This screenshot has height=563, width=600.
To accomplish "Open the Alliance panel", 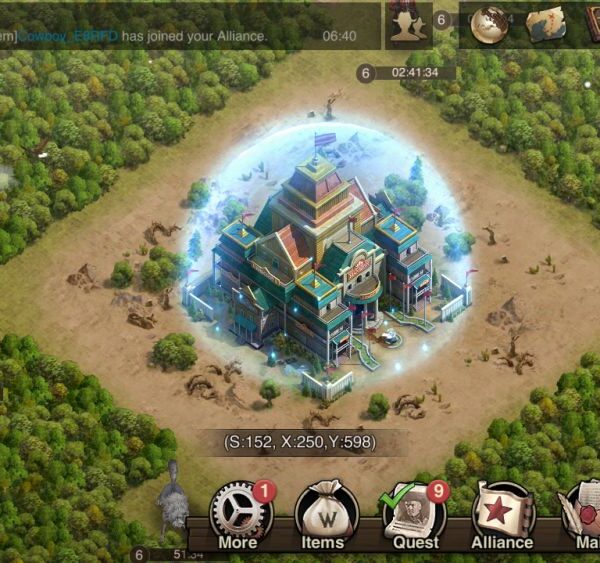I will point(503,514).
